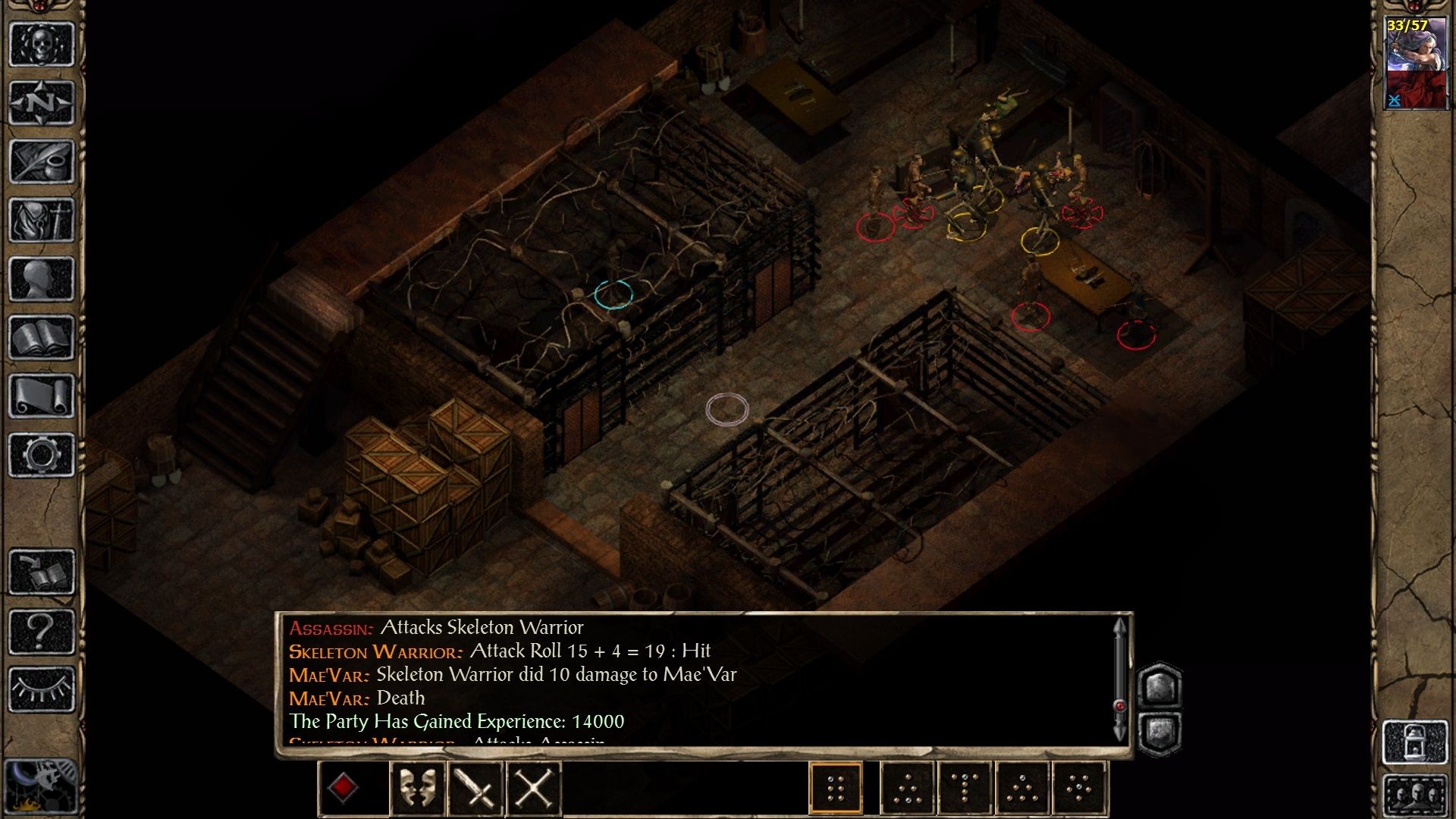This screenshot has height=819, width=1456.
Task: Select the five-dot cluster formation
Action: (1077, 789)
